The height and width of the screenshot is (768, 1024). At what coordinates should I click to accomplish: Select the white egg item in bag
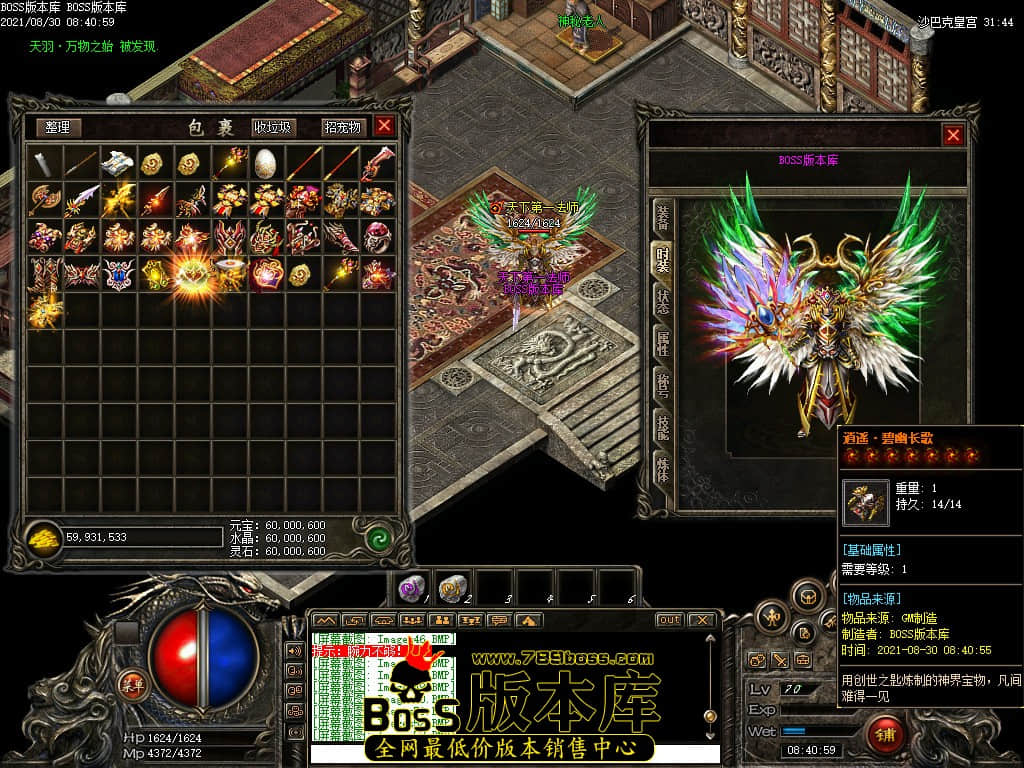click(x=265, y=161)
